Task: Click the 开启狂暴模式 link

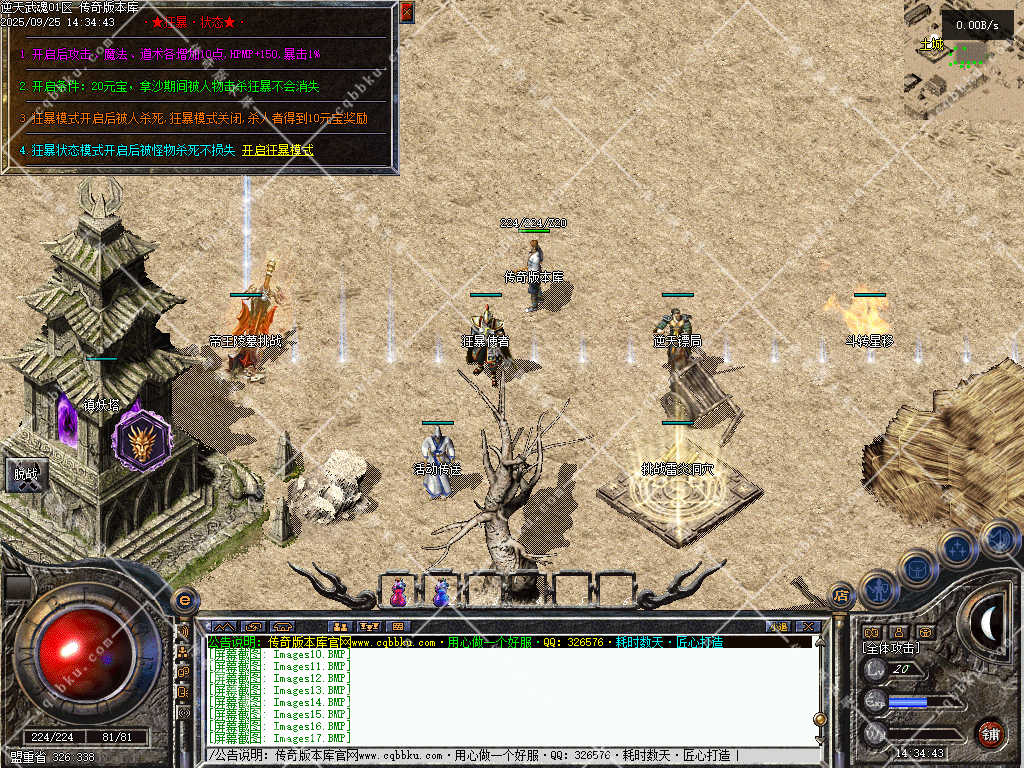Action: click(x=278, y=151)
